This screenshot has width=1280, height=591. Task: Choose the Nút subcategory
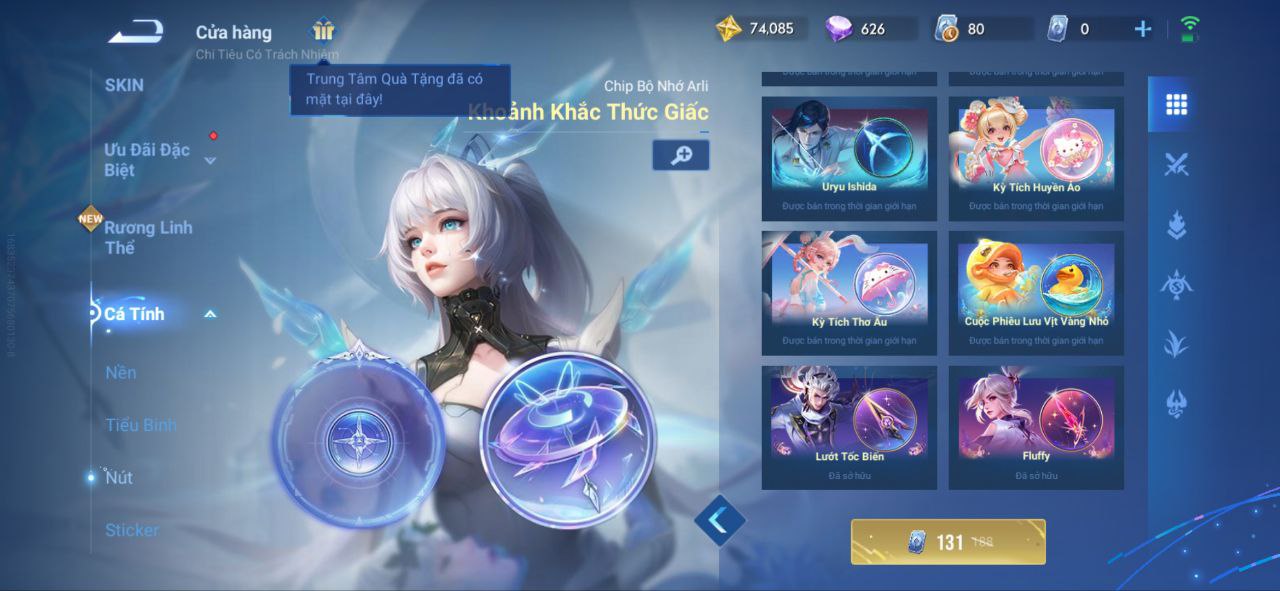point(119,477)
